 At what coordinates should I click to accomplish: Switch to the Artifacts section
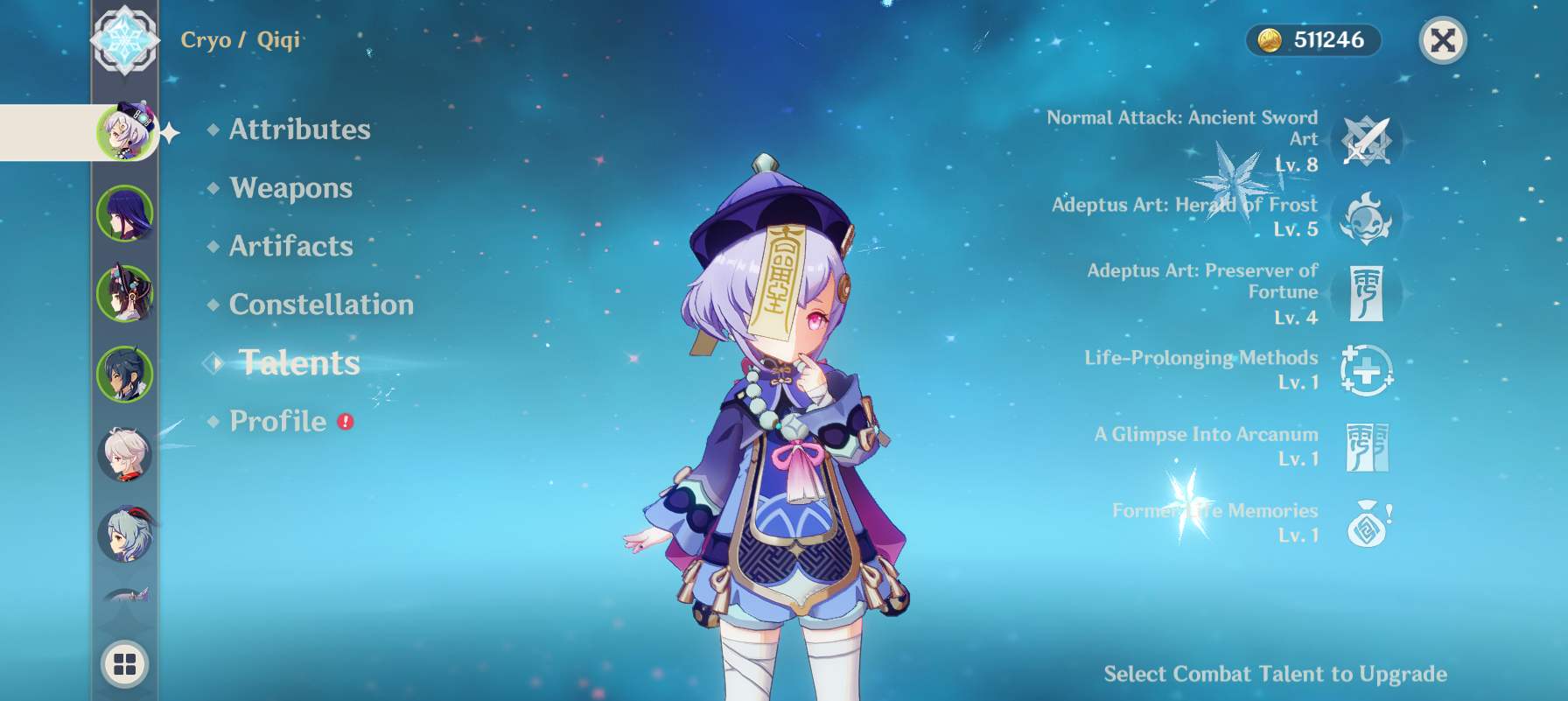[x=290, y=247]
